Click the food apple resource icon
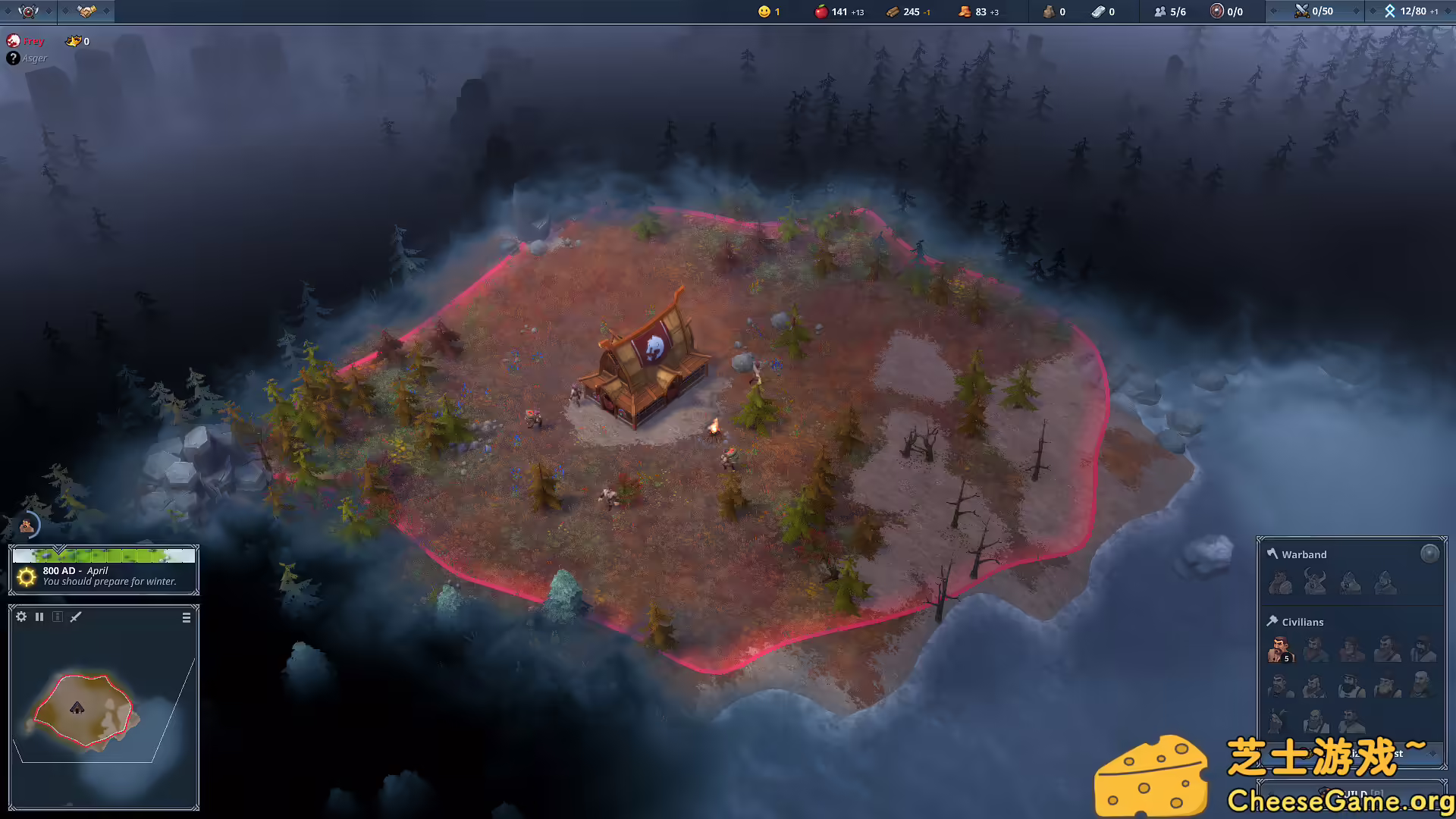 (x=820, y=11)
